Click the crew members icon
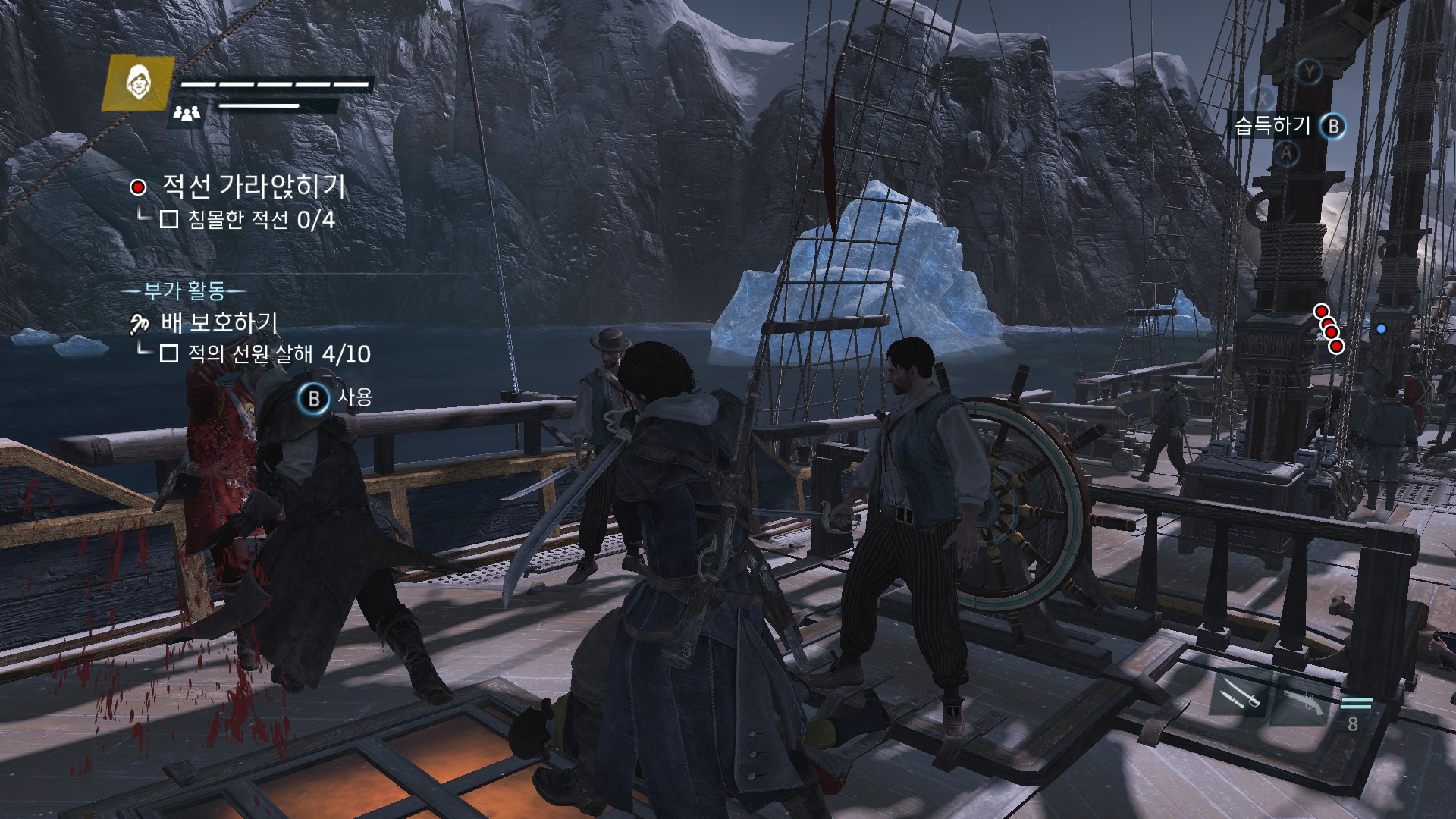The width and height of the screenshot is (1456, 819). pyautogui.click(x=187, y=114)
